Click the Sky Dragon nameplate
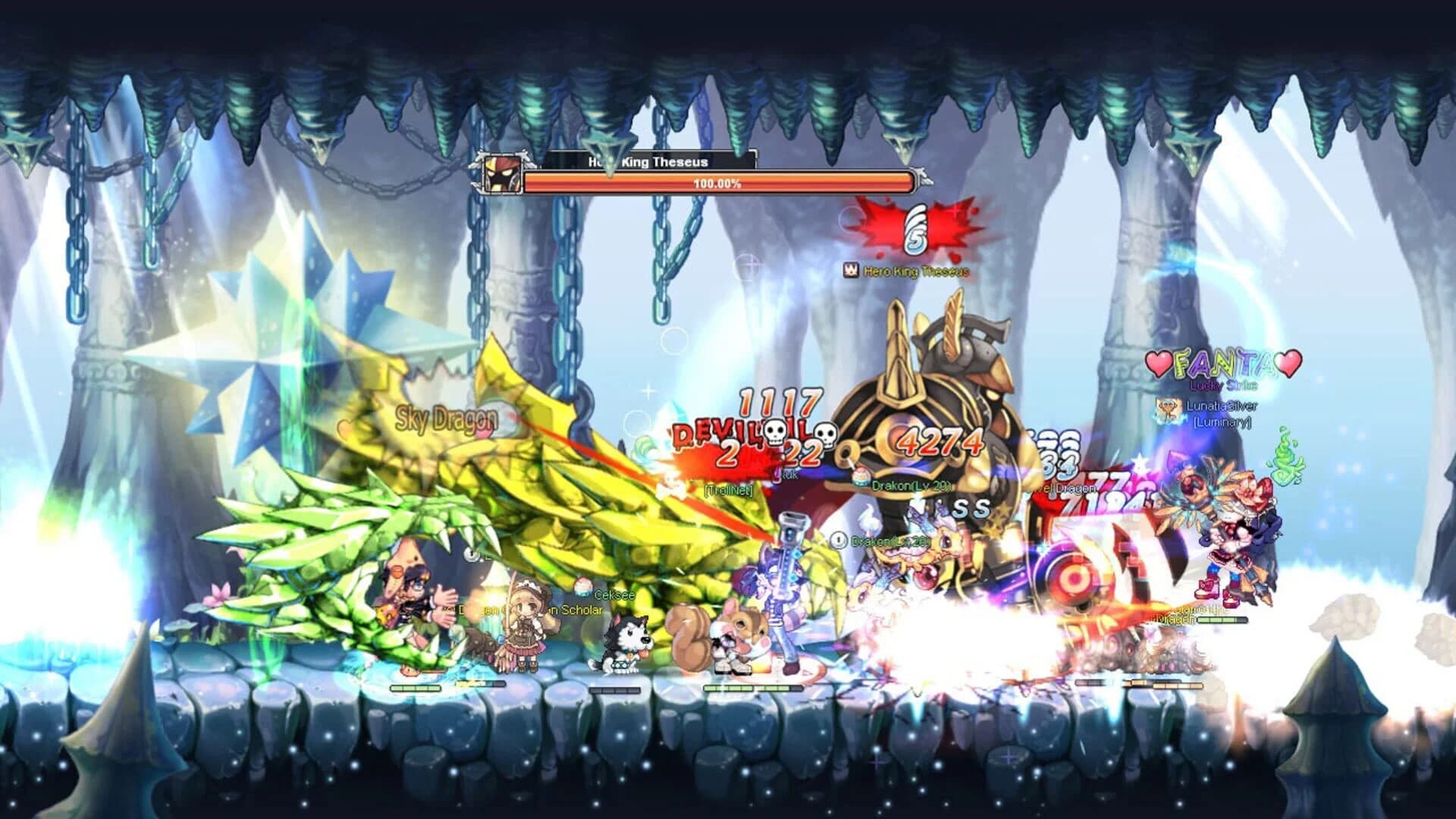The height and width of the screenshot is (819, 1456). (447, 416)
